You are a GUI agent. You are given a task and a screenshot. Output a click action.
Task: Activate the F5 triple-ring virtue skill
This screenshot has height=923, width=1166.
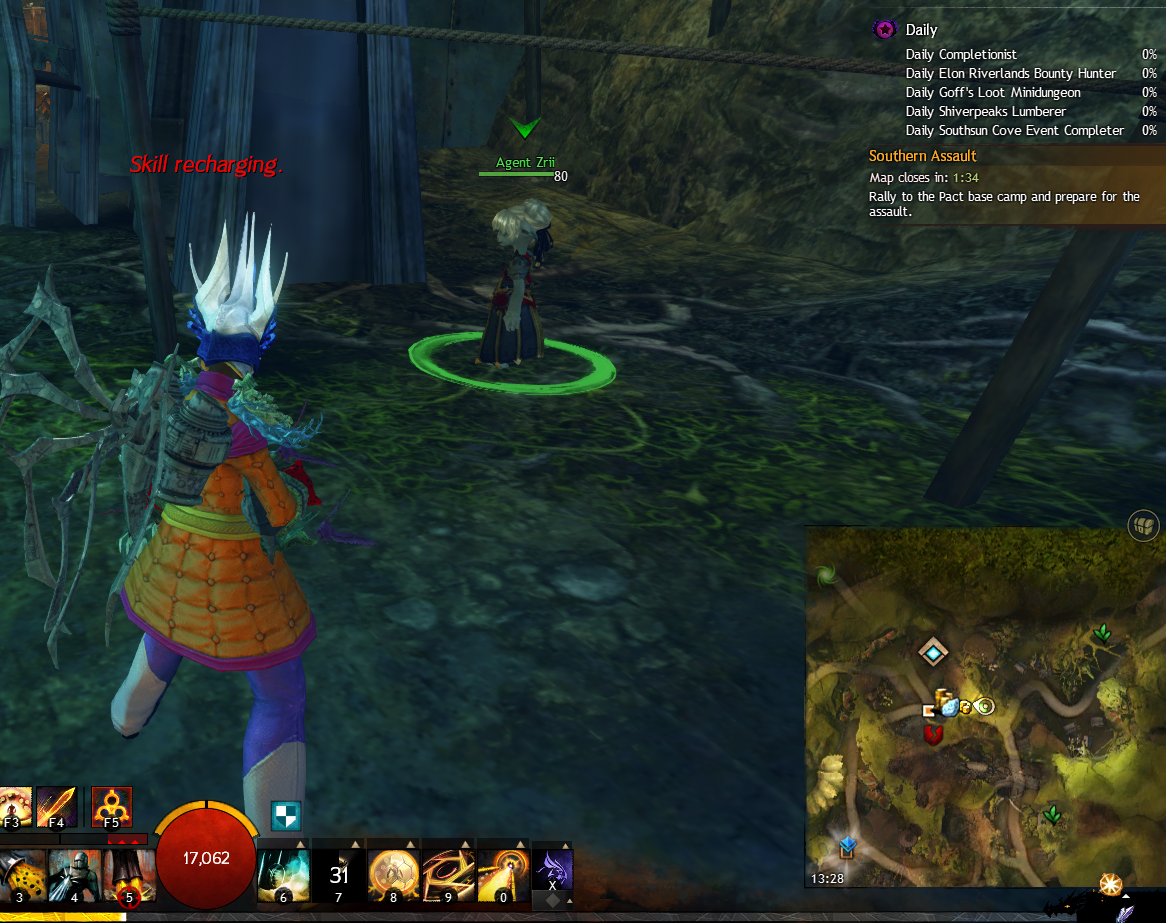pos(111,806)
